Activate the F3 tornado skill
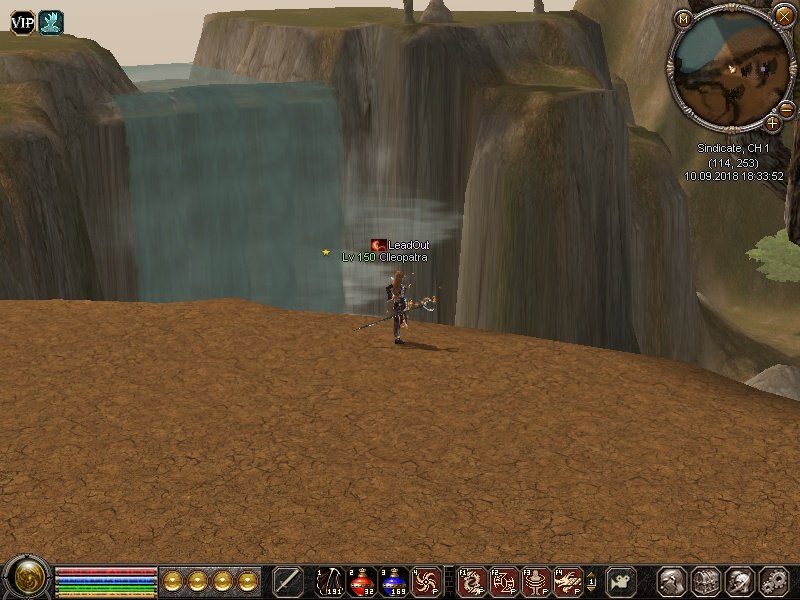The width and height of the screenshot is (800, 600). (x=537, y=581)
